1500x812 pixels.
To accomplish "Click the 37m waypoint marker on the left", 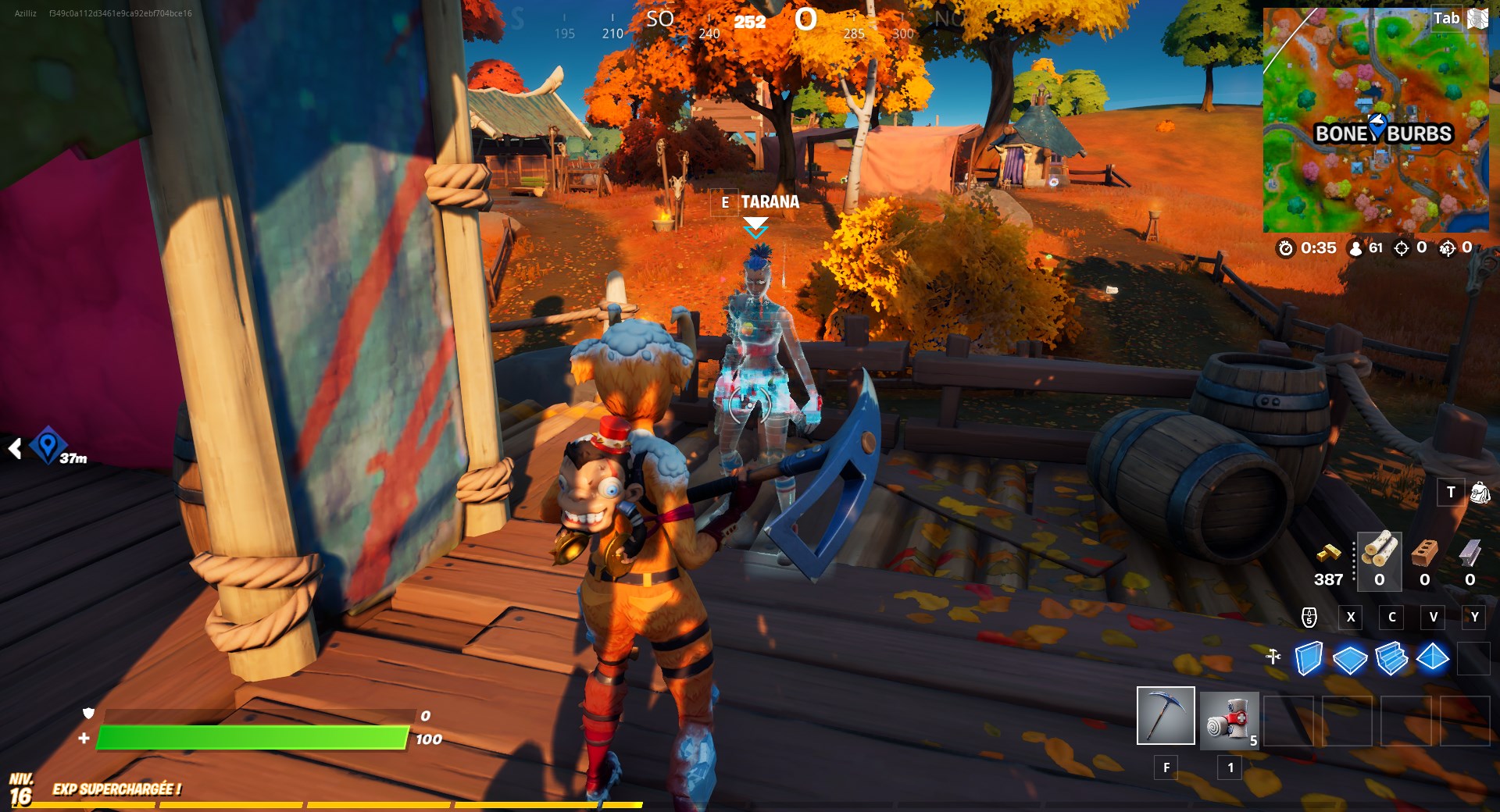I will tap(48, 444).
